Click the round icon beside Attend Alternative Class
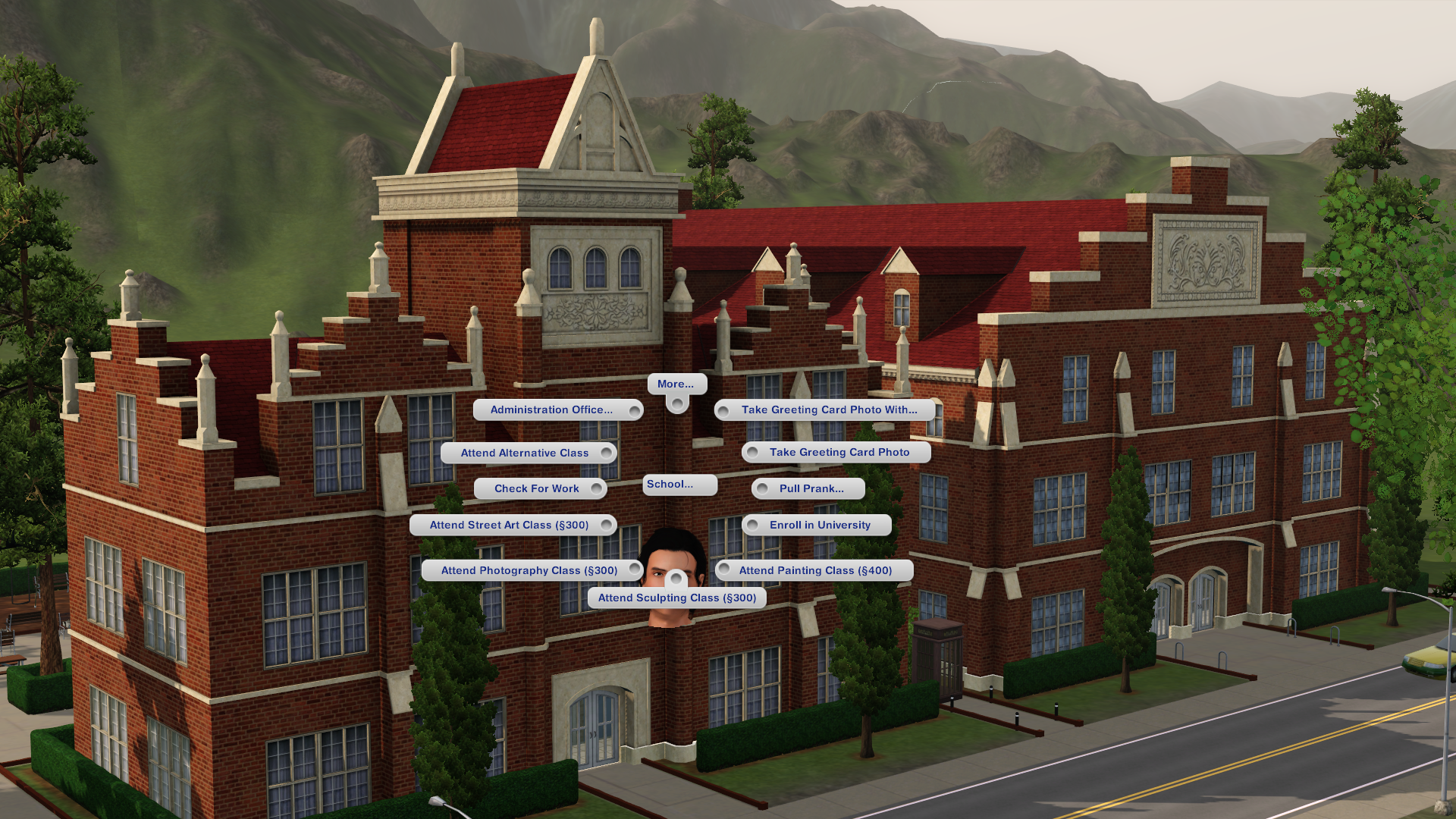 pos(607,453)
